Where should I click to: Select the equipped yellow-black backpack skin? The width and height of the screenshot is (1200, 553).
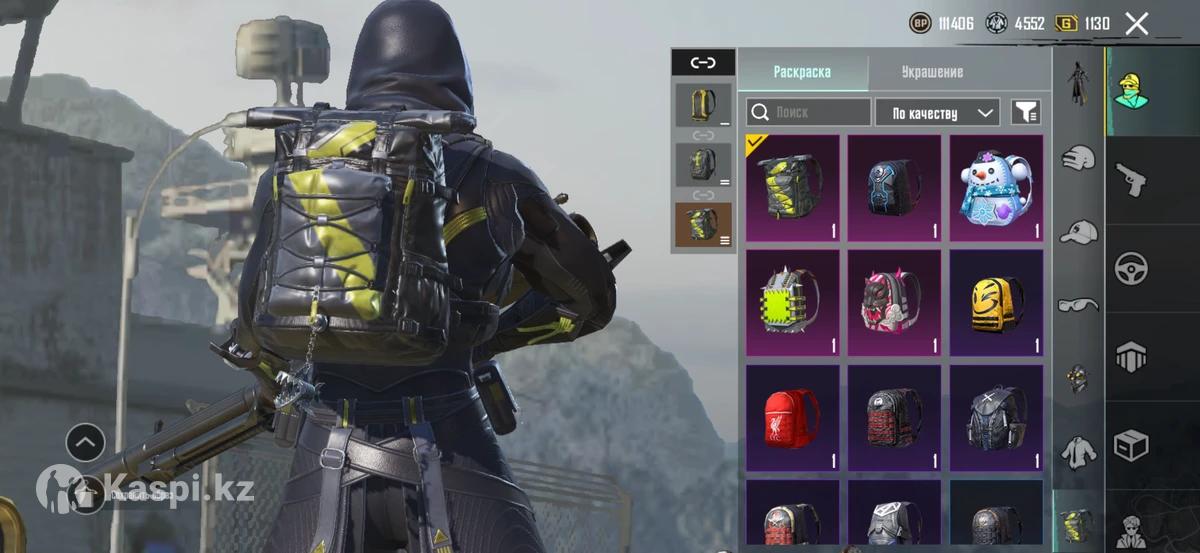(x=793, y=188)
